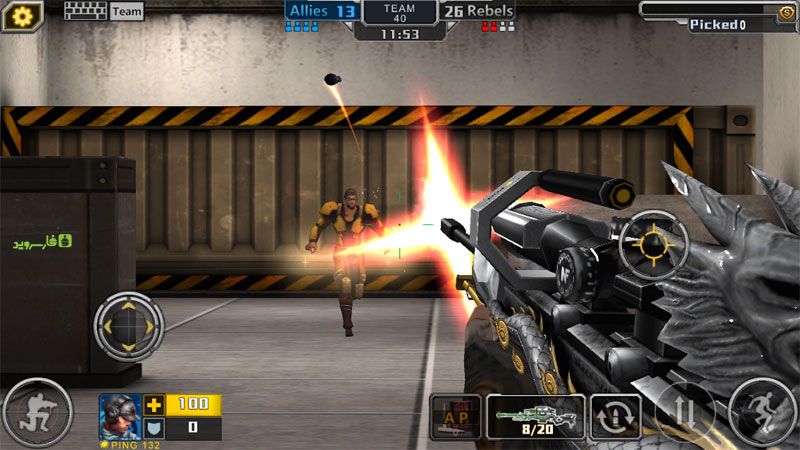Image resolution: width=800 pixels, height=450 pixels.
Task: Select the sniper rifle weapon slot
Action: 536,416
